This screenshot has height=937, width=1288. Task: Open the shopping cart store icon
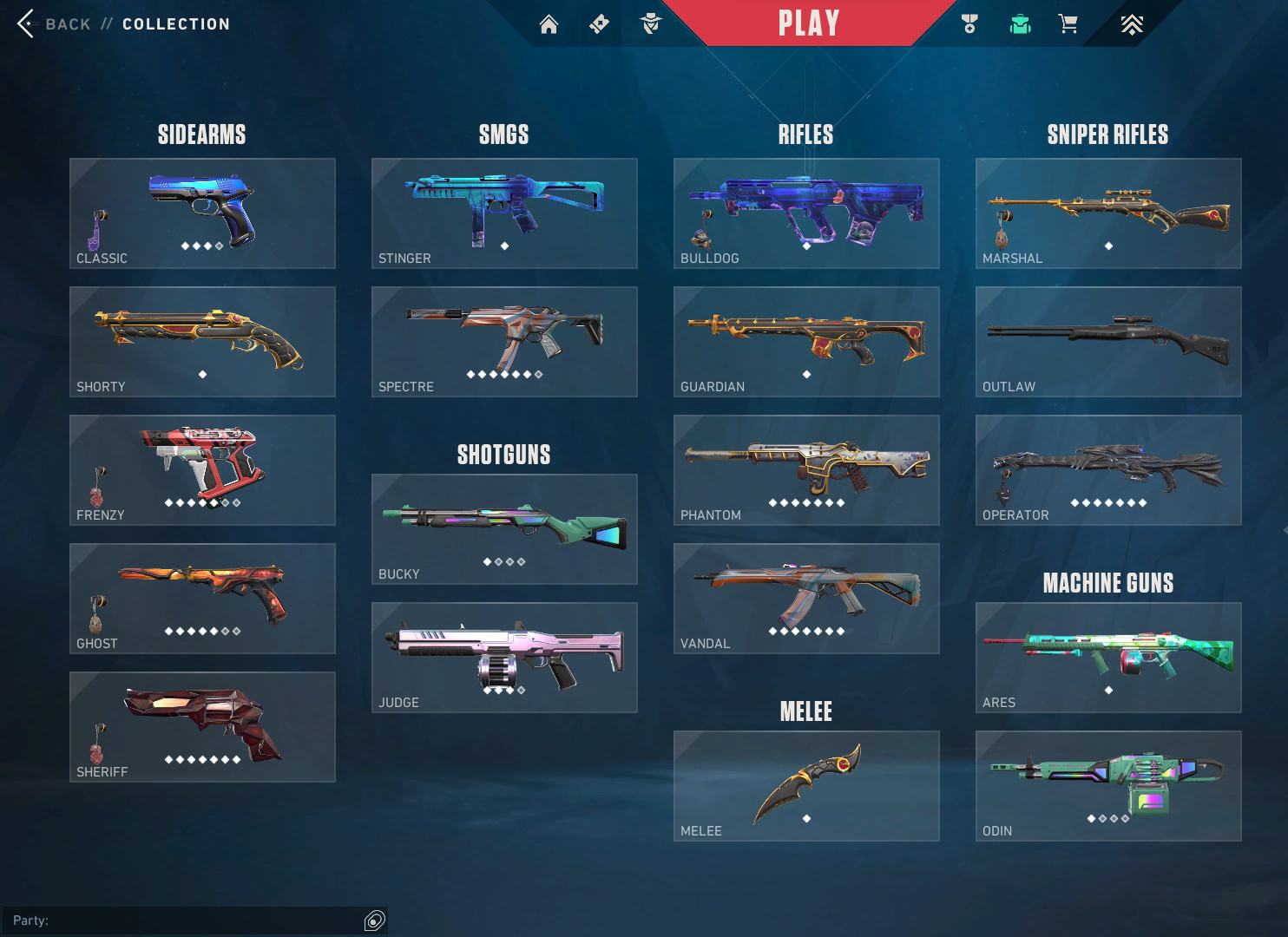tap(1068, 24)
